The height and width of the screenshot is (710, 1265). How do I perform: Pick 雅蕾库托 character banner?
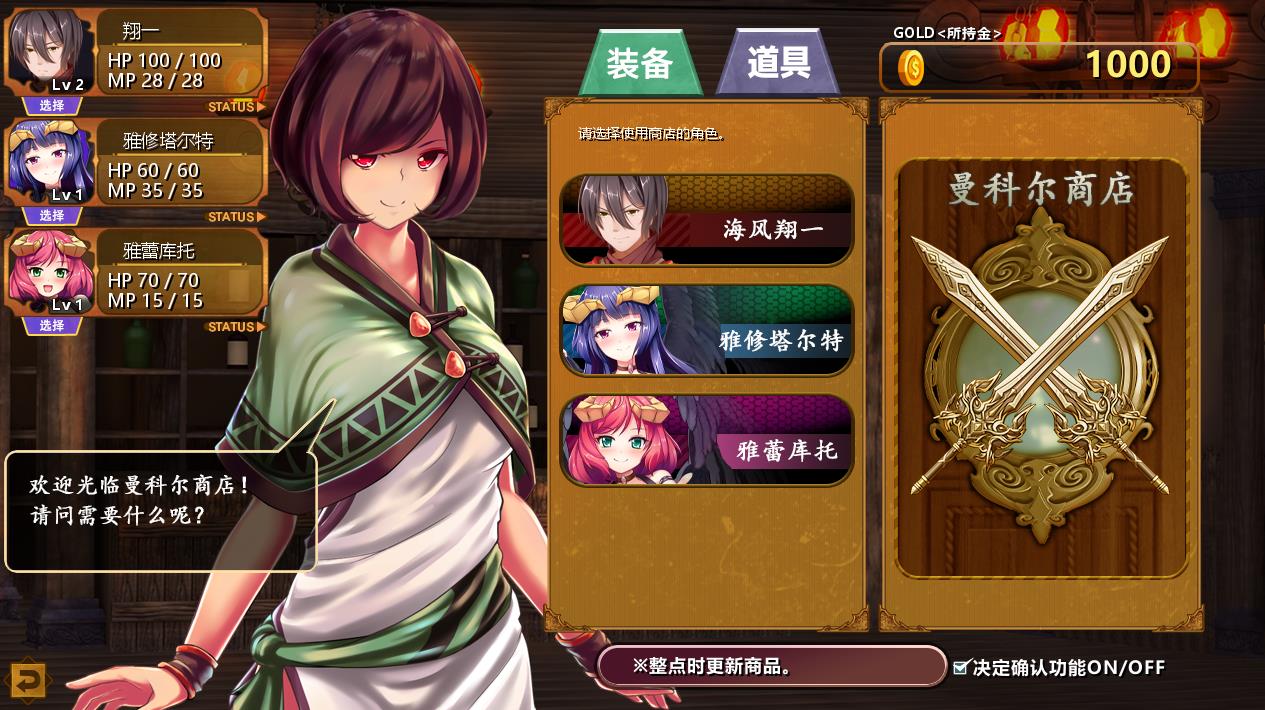click(x=707, y=441)
